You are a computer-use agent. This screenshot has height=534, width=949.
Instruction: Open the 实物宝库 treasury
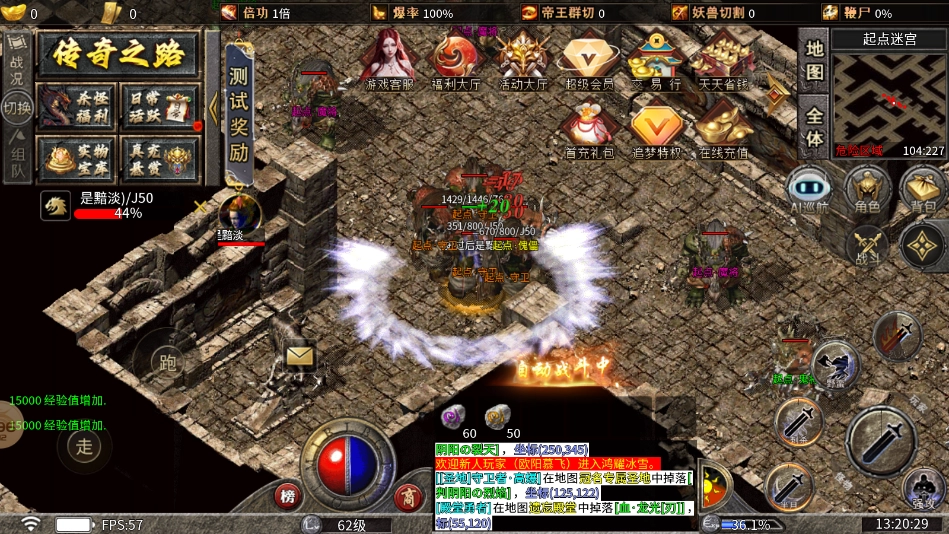[x=75, y=158]
